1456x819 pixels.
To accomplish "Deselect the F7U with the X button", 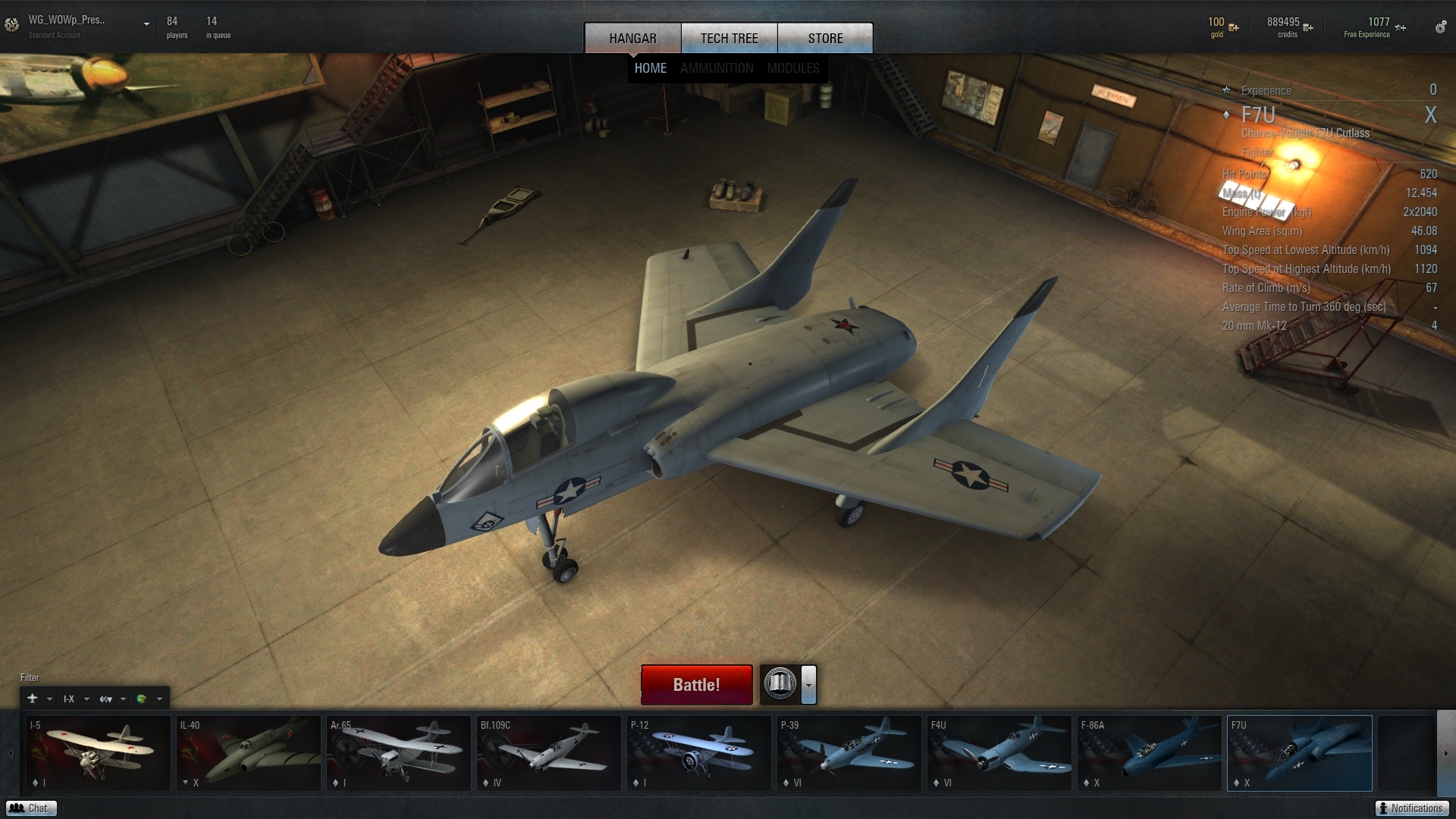I will point(1430,115).
